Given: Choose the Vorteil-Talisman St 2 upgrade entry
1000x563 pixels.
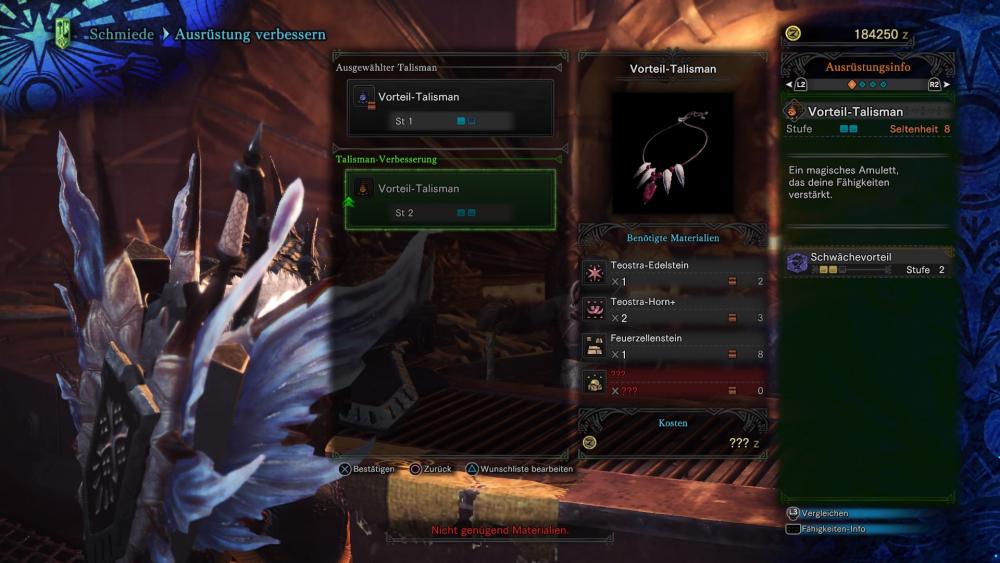Looking at the screenshot, I should tap(450, 199).
